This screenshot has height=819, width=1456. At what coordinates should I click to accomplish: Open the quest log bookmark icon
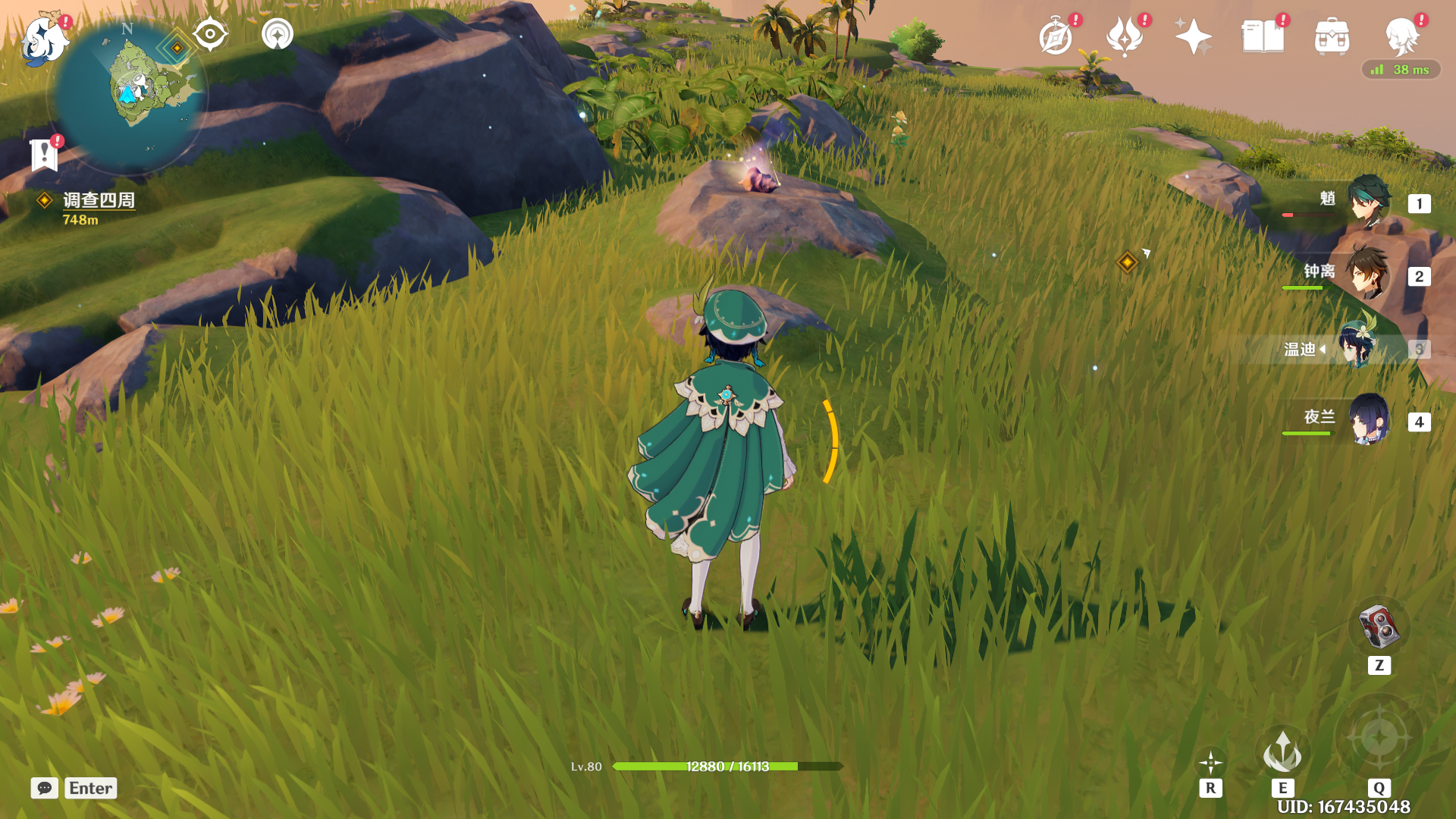44,155
